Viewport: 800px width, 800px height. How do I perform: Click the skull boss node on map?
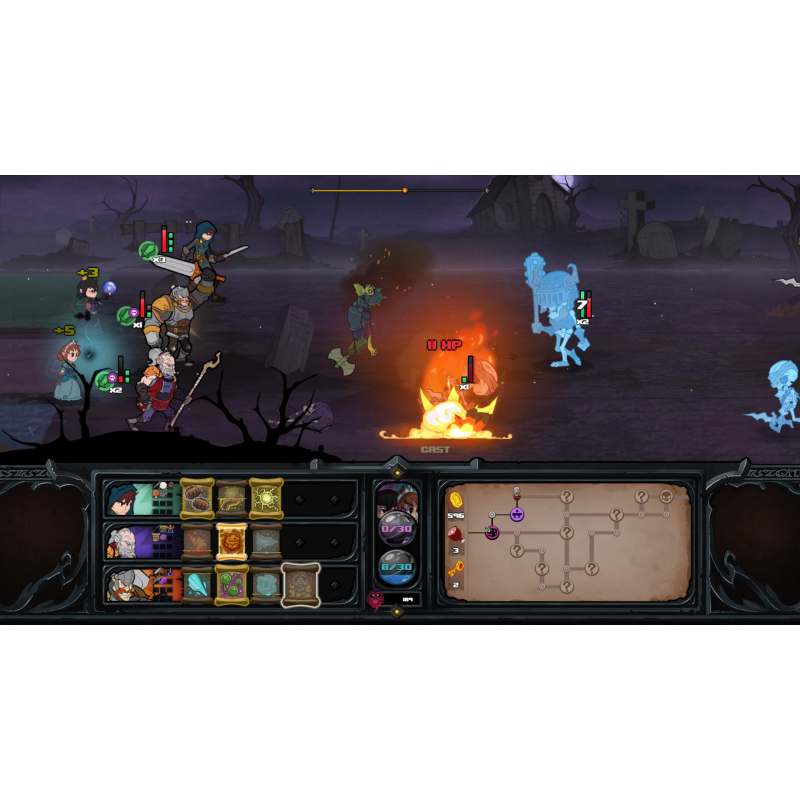tap(667, 496)
